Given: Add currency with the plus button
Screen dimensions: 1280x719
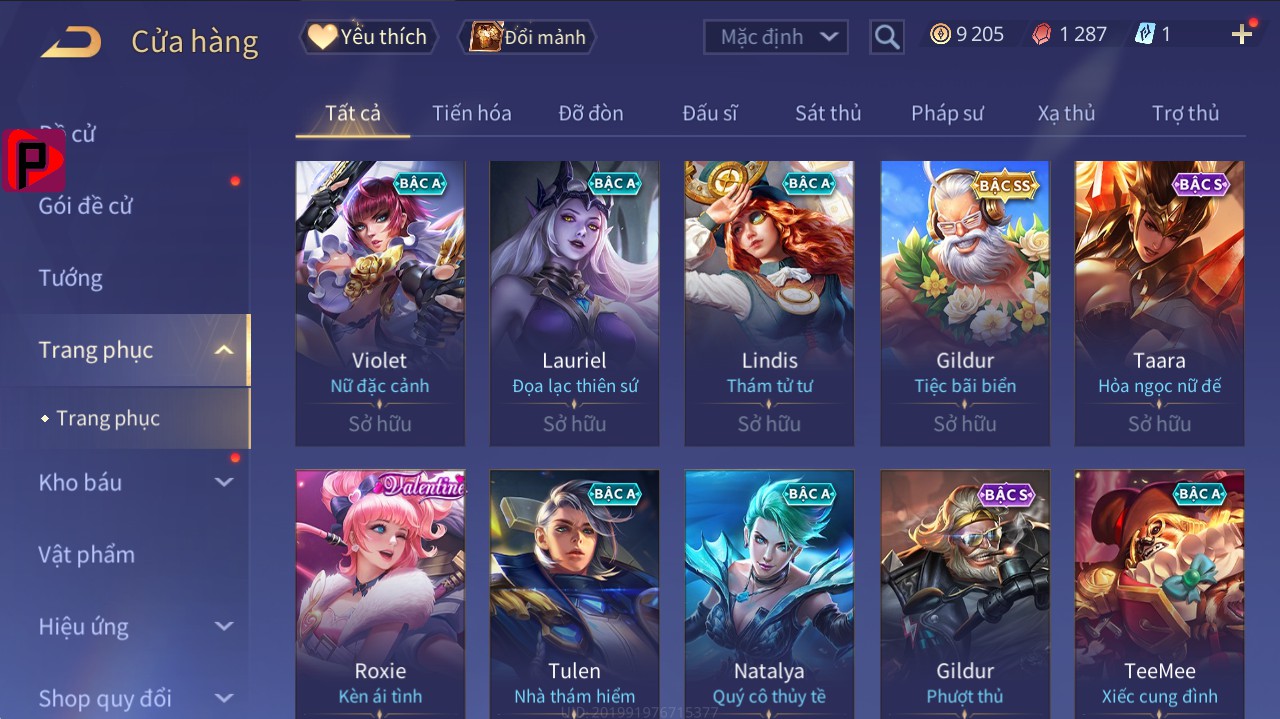Looking at the screenshot, I should (1242, 35).
